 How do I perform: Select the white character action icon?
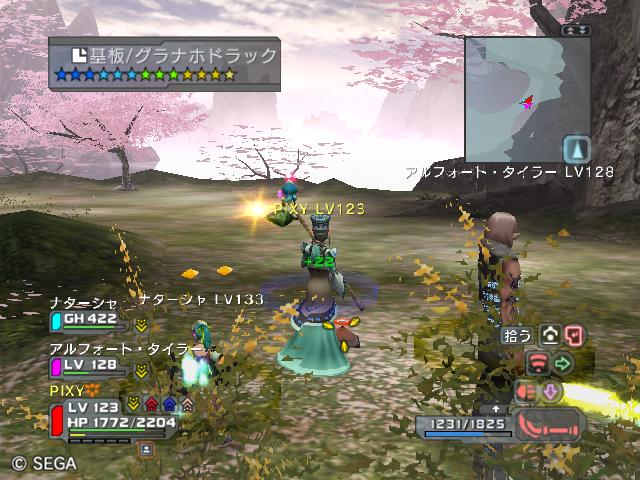point(550,337)
